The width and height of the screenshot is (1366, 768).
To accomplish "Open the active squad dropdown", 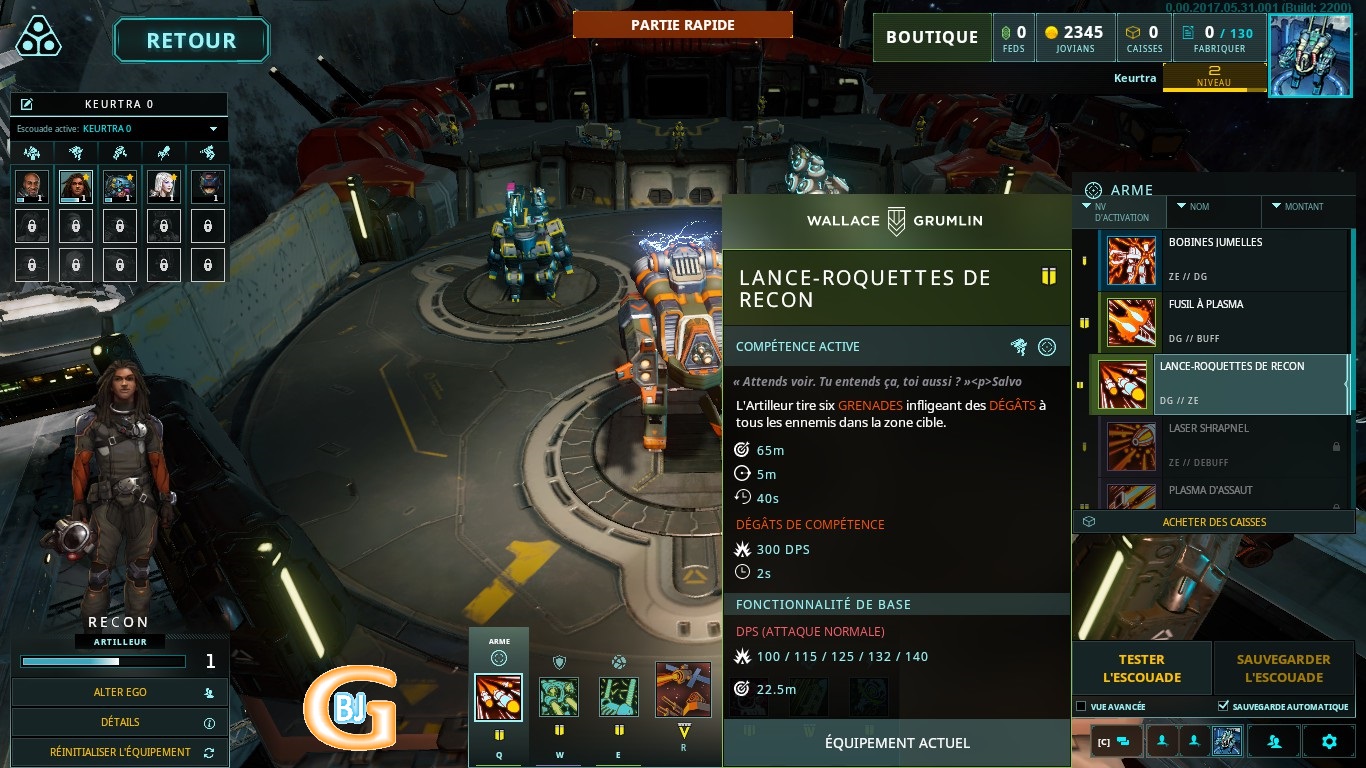I will [213, 129].
